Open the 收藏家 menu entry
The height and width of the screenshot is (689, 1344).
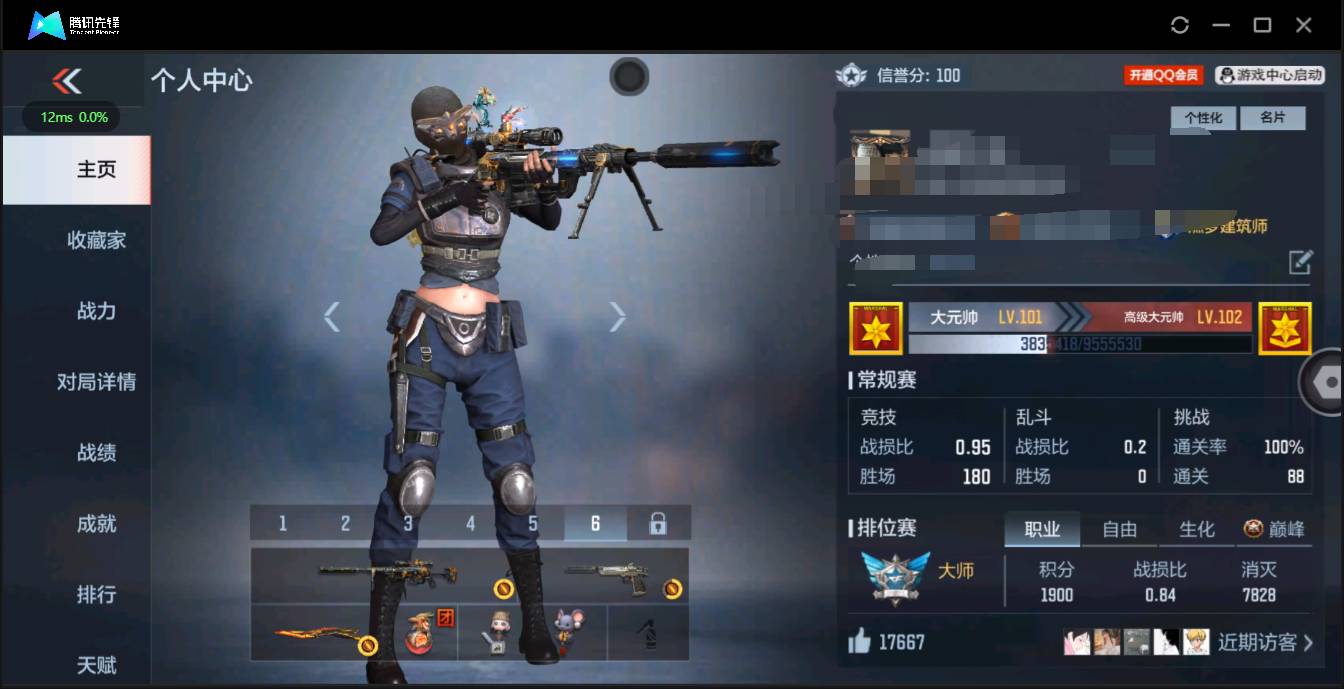point(96,240)
